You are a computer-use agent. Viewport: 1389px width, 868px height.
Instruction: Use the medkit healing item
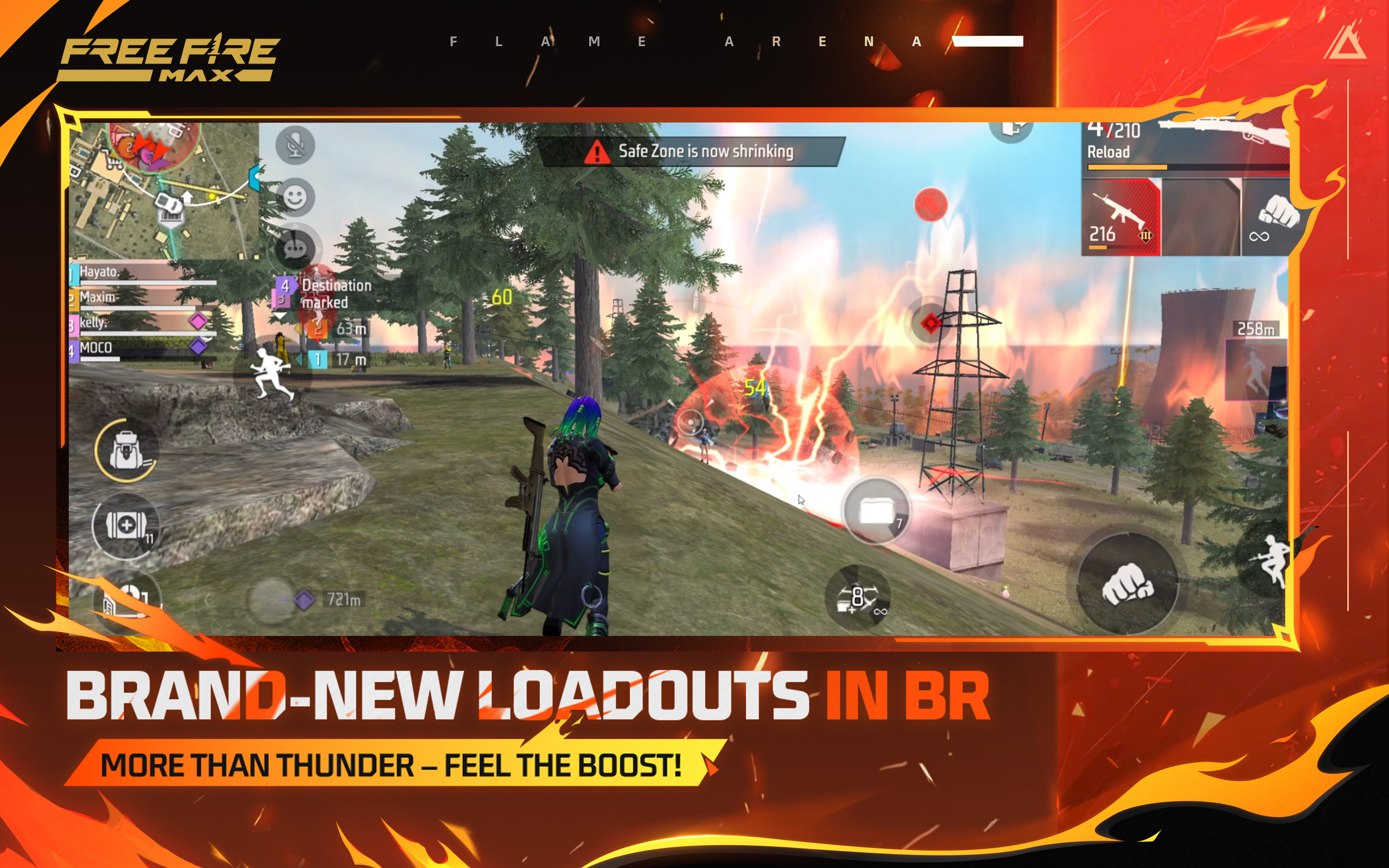[128, 526]
